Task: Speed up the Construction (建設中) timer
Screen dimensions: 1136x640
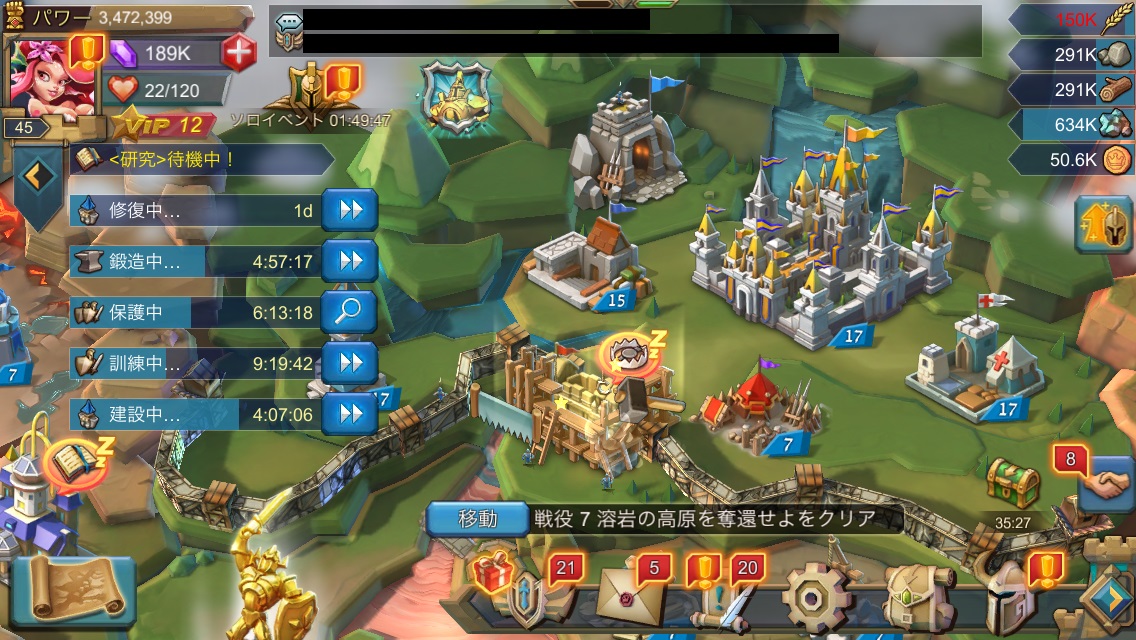Action: point(349,413)
